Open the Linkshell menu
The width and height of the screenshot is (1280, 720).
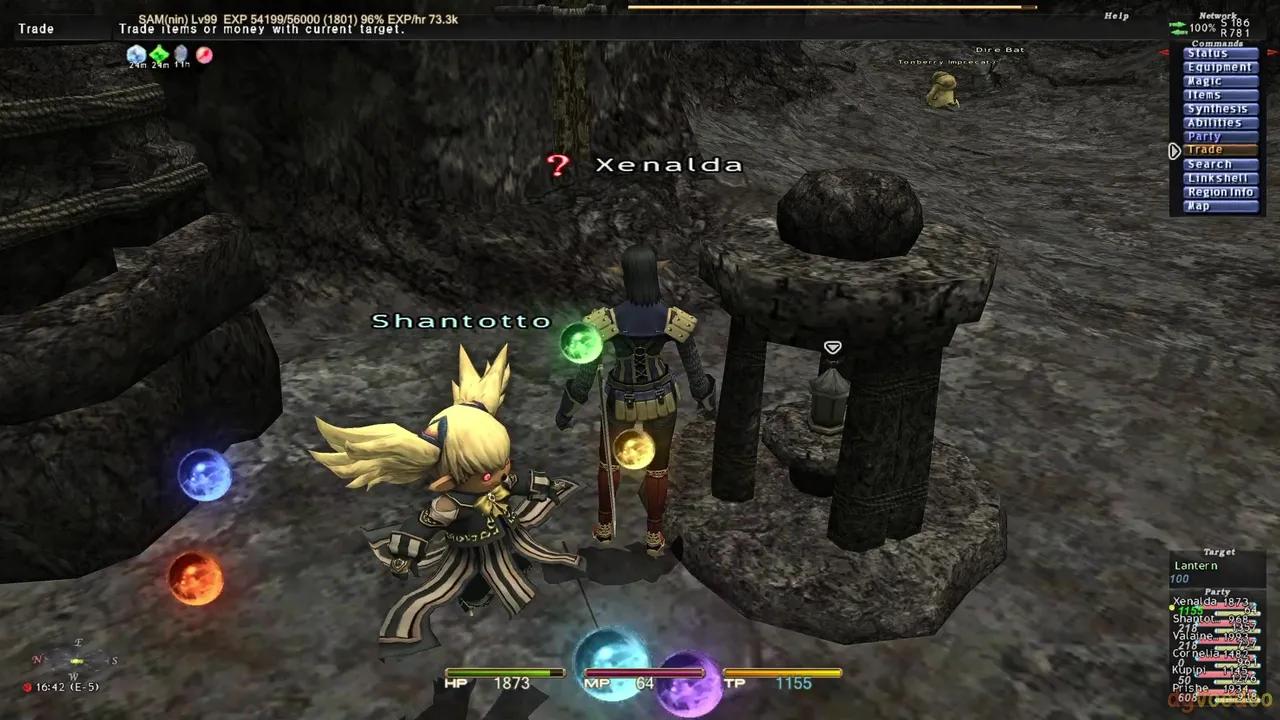click(1220, 179)
